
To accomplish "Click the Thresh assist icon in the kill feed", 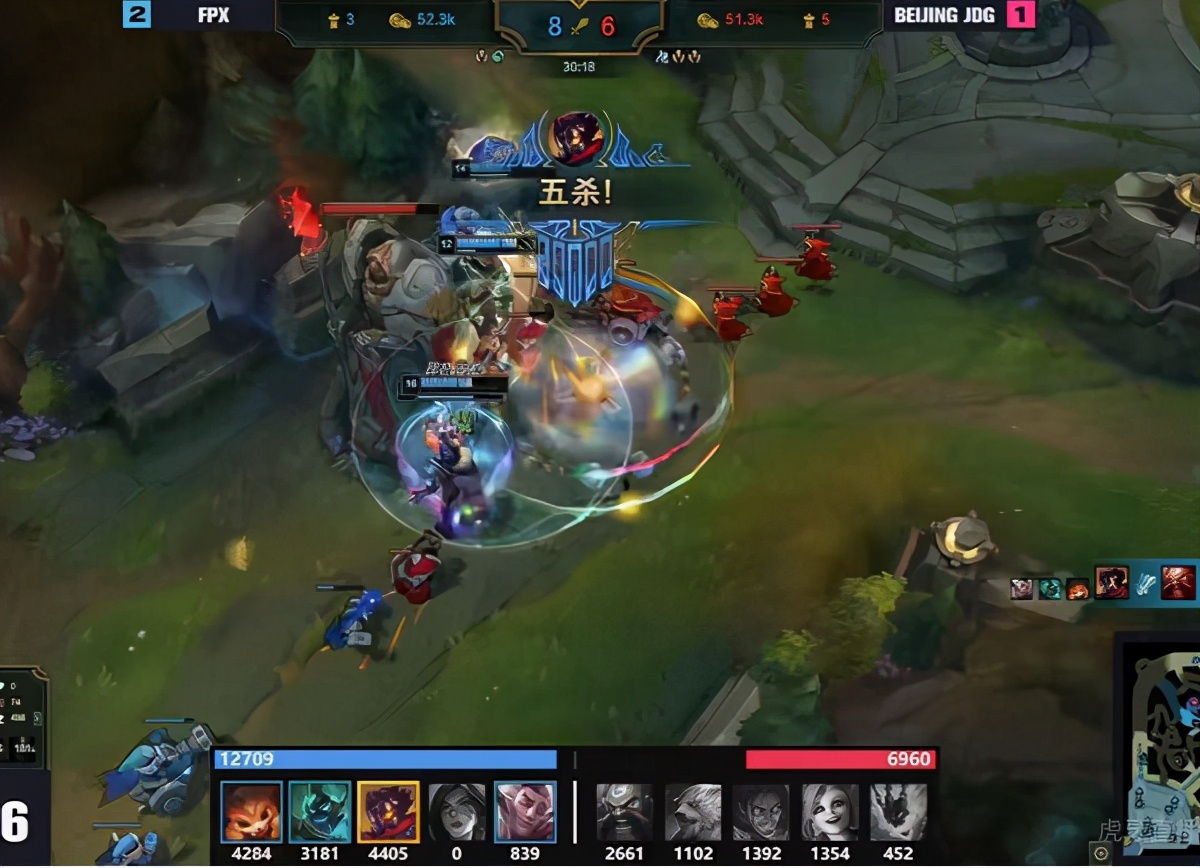I will click(1049, 589).
